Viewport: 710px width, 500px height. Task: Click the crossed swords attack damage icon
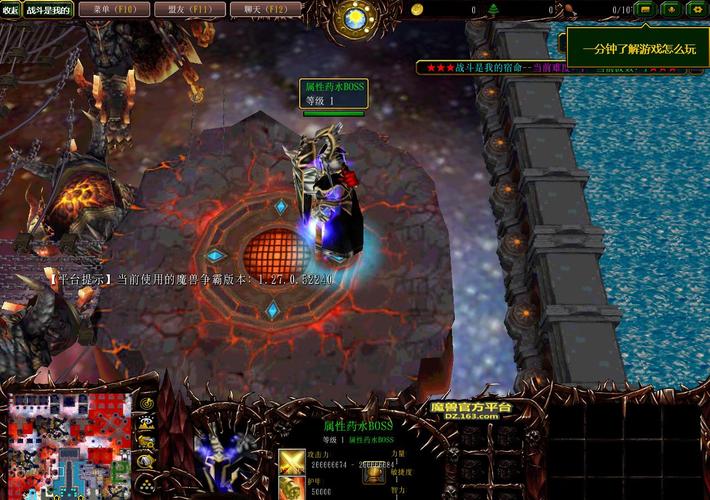(x=292, y=461)
